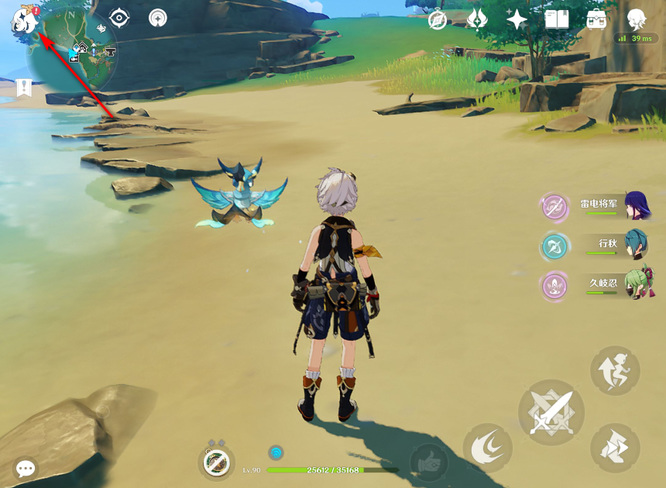The width and height of the screenshot is (666, 488).
Task: Open the character profile head icon
Action: click(637, 19)
